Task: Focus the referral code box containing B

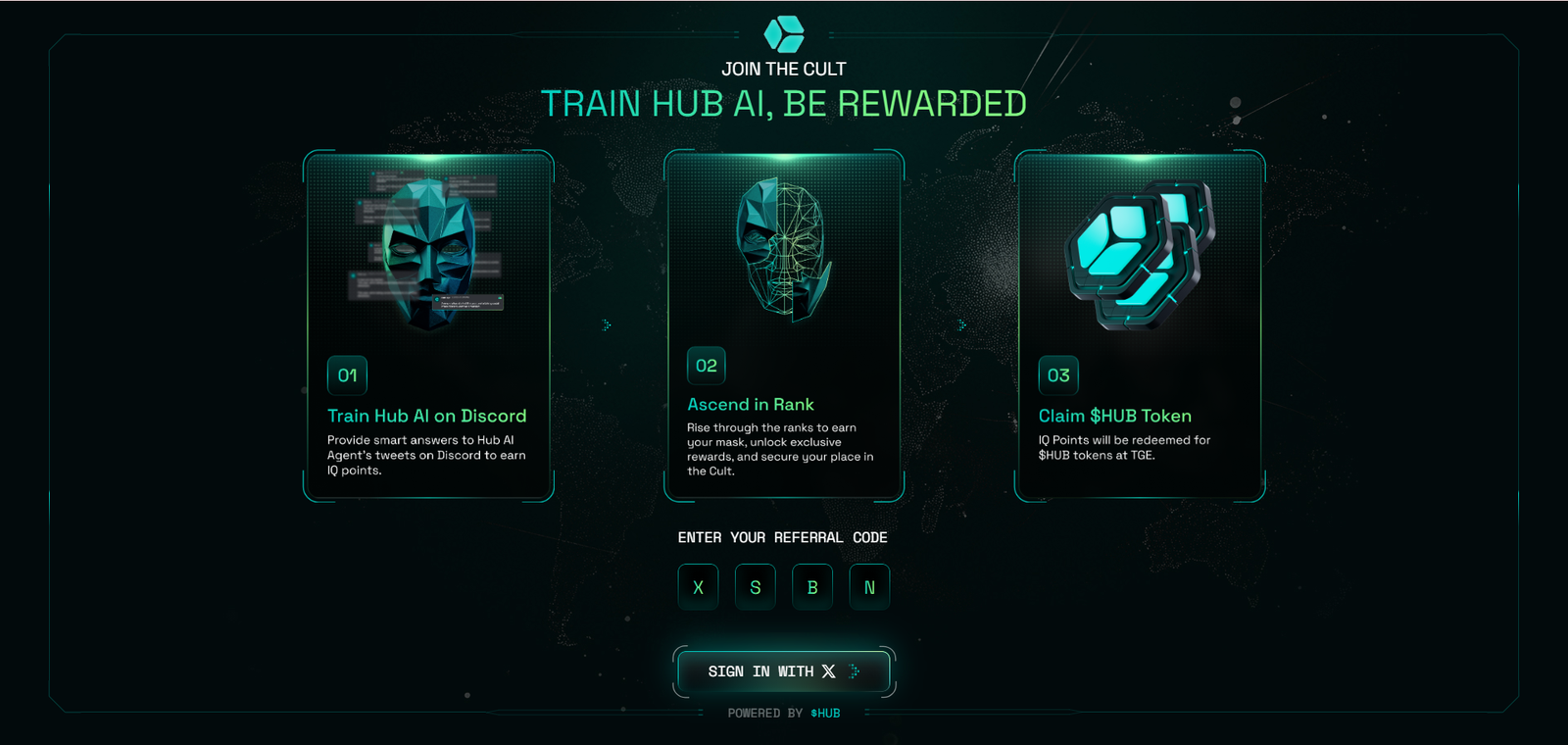Action: 812,587
